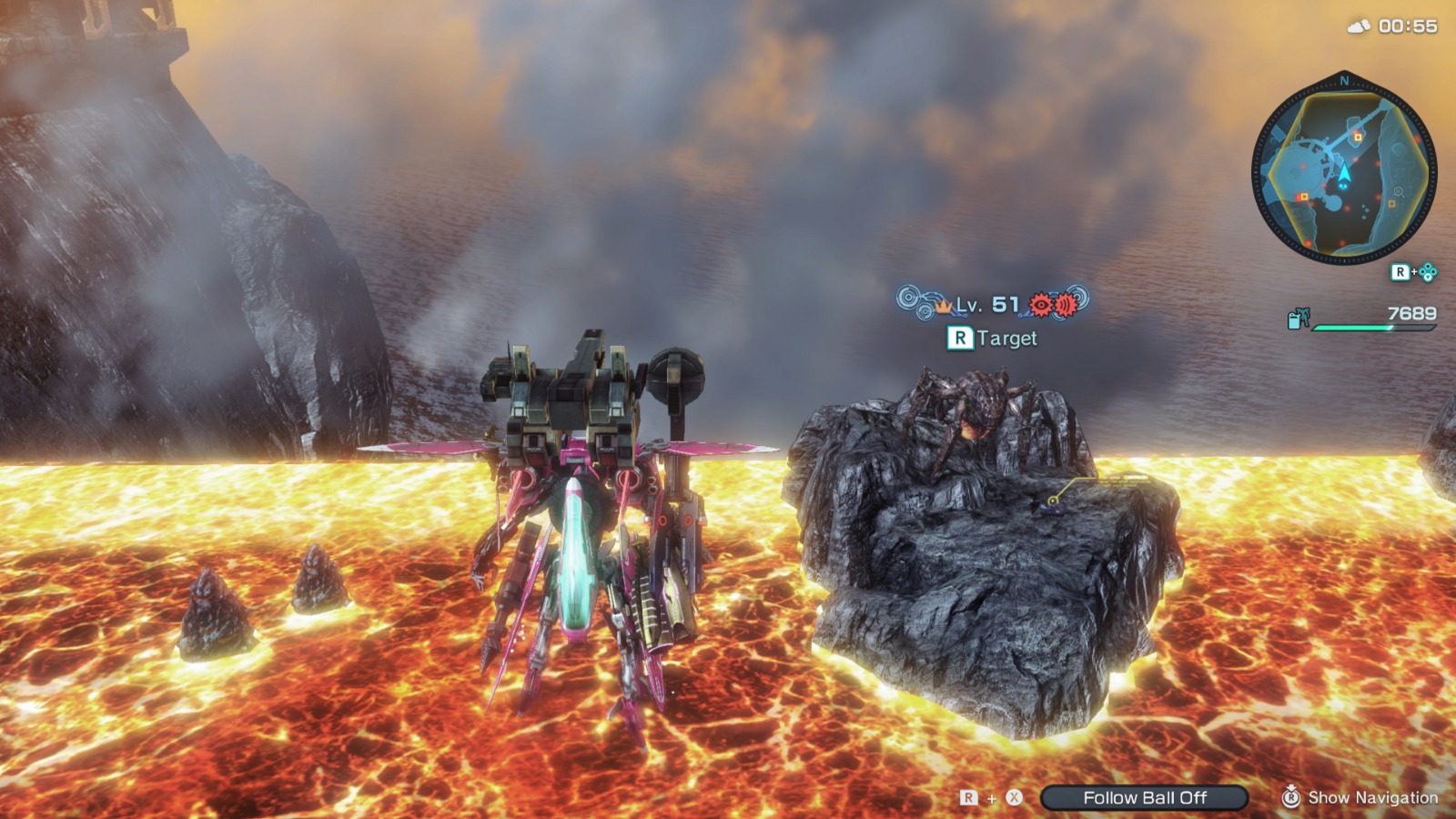Click the N compass letter above the minimap

1344,82
